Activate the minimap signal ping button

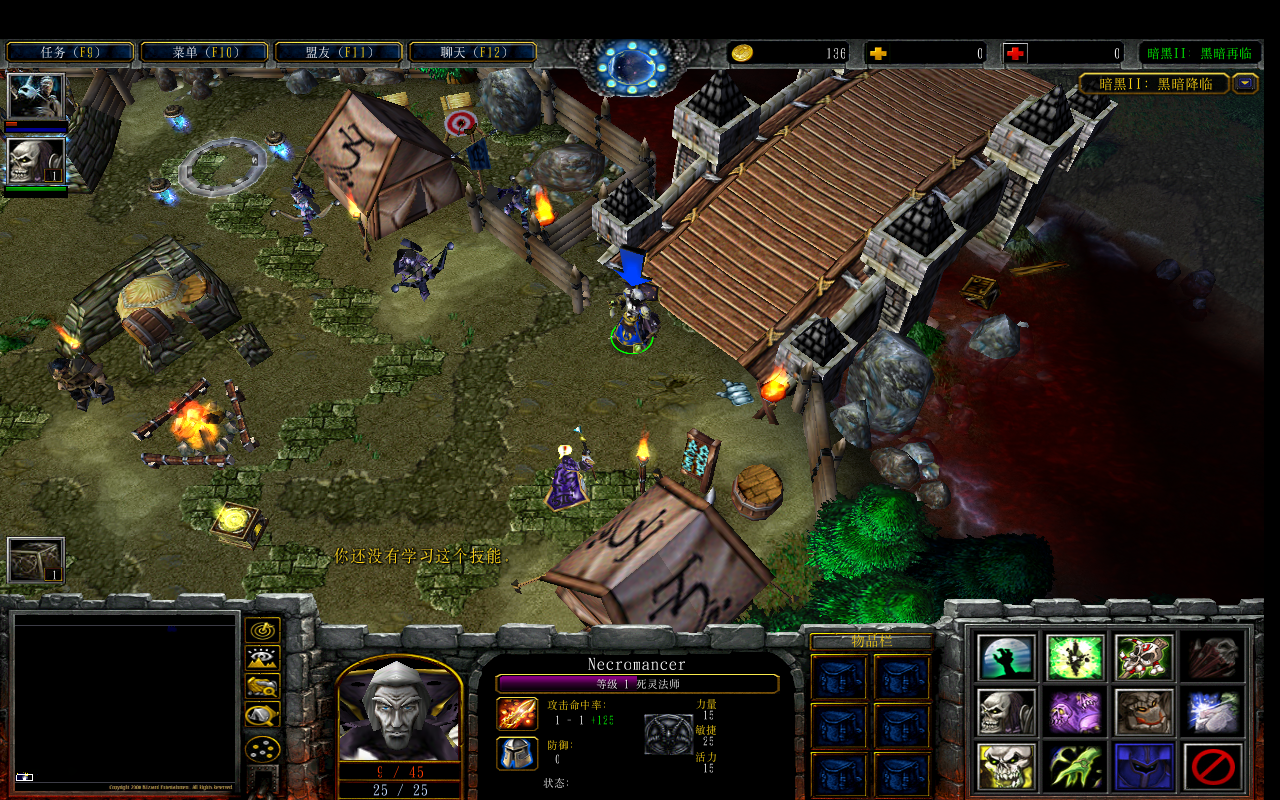pos(262,630)
